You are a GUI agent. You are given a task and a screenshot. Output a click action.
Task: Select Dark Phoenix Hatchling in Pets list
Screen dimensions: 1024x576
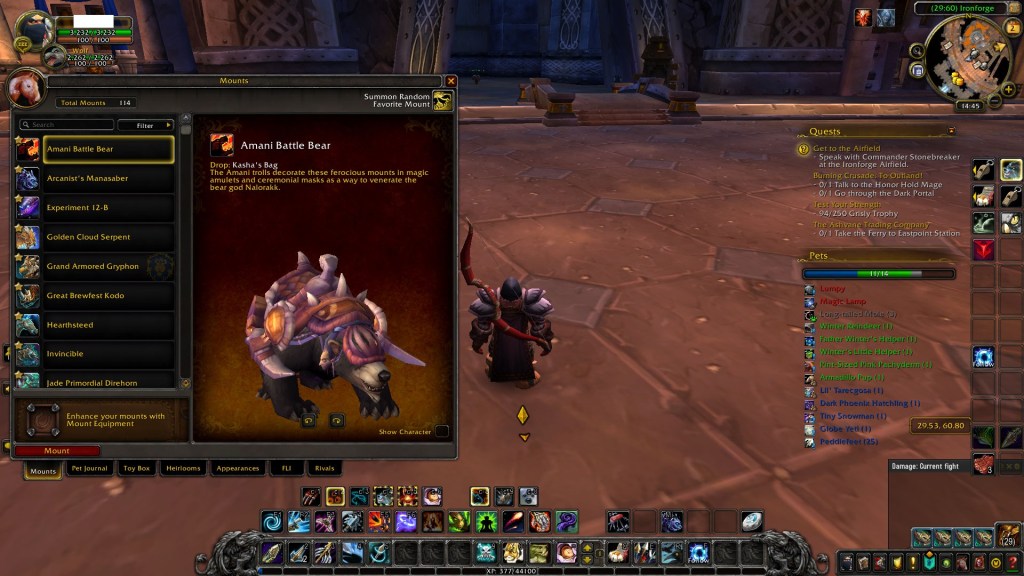pyautogui.click(x=869, y=403)
